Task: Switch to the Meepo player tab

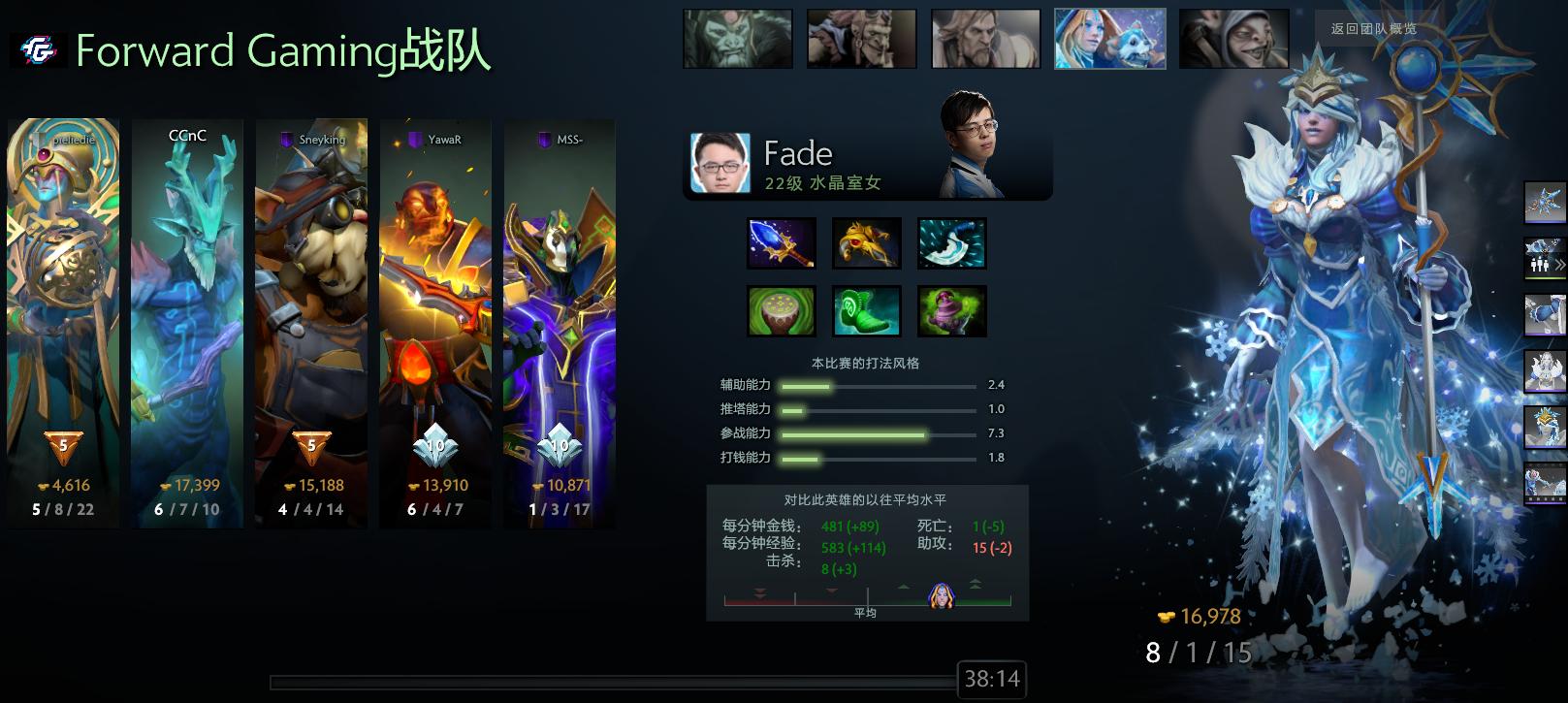Action: [x=1233, y=38]
